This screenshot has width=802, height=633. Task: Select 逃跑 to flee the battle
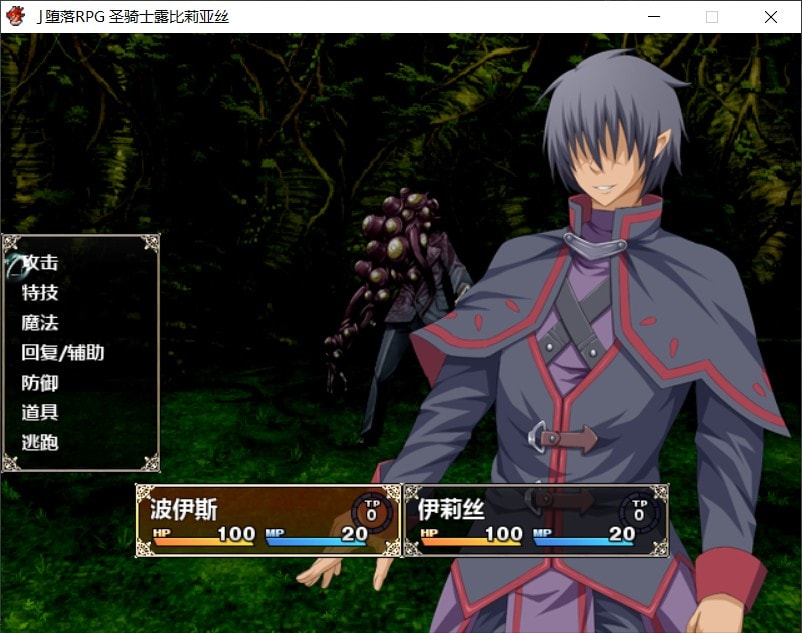point(40,442)
